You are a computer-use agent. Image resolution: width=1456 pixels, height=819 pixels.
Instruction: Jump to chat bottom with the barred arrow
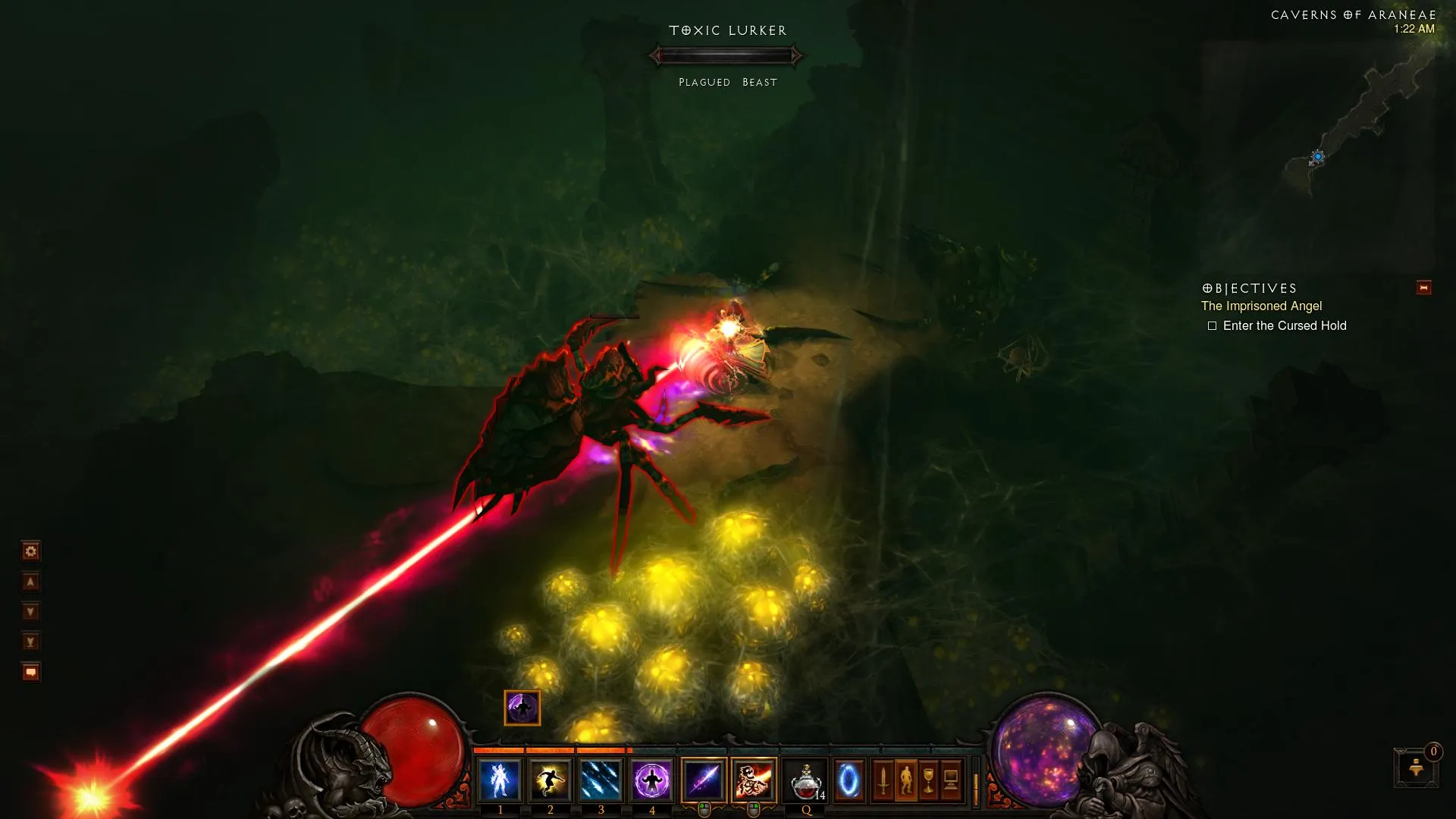[x=30, y=642]
